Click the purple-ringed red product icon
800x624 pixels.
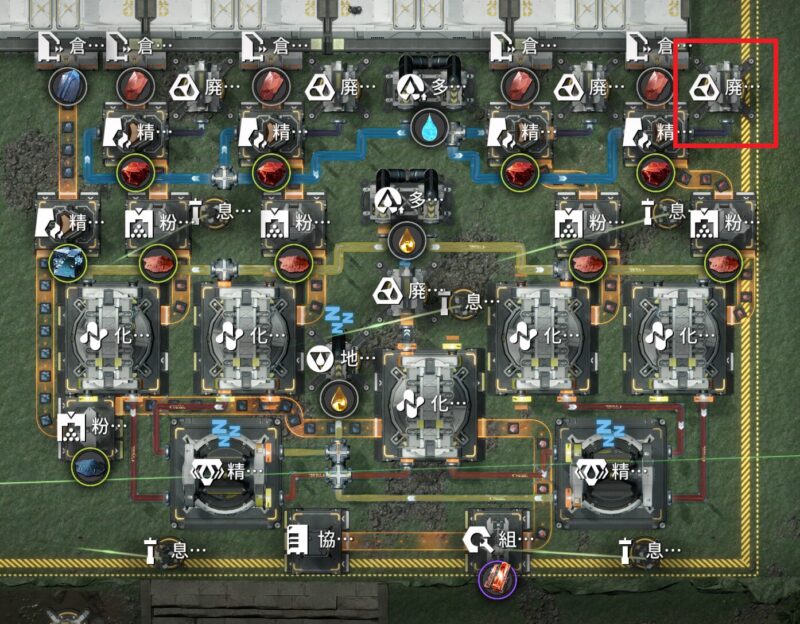(497, 580)
